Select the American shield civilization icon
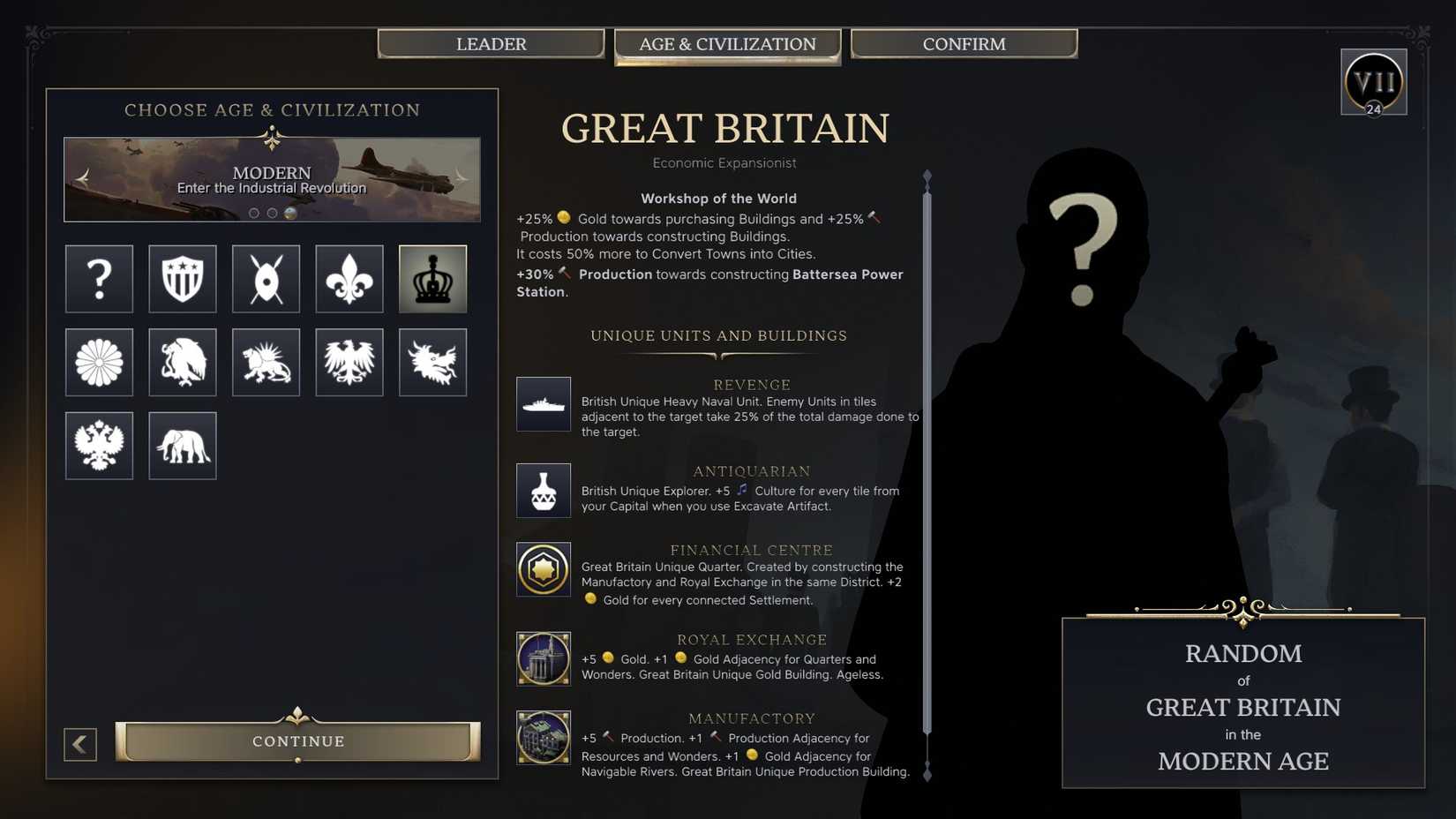This screenshot has width=1456, height=819. pos(182,280)
